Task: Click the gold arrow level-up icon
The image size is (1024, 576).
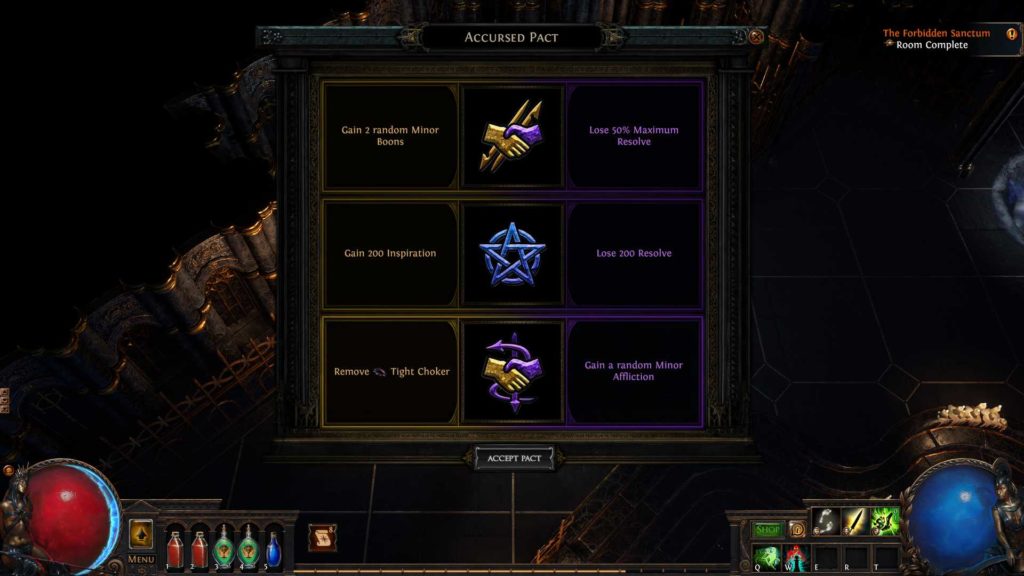Action: 141,533
